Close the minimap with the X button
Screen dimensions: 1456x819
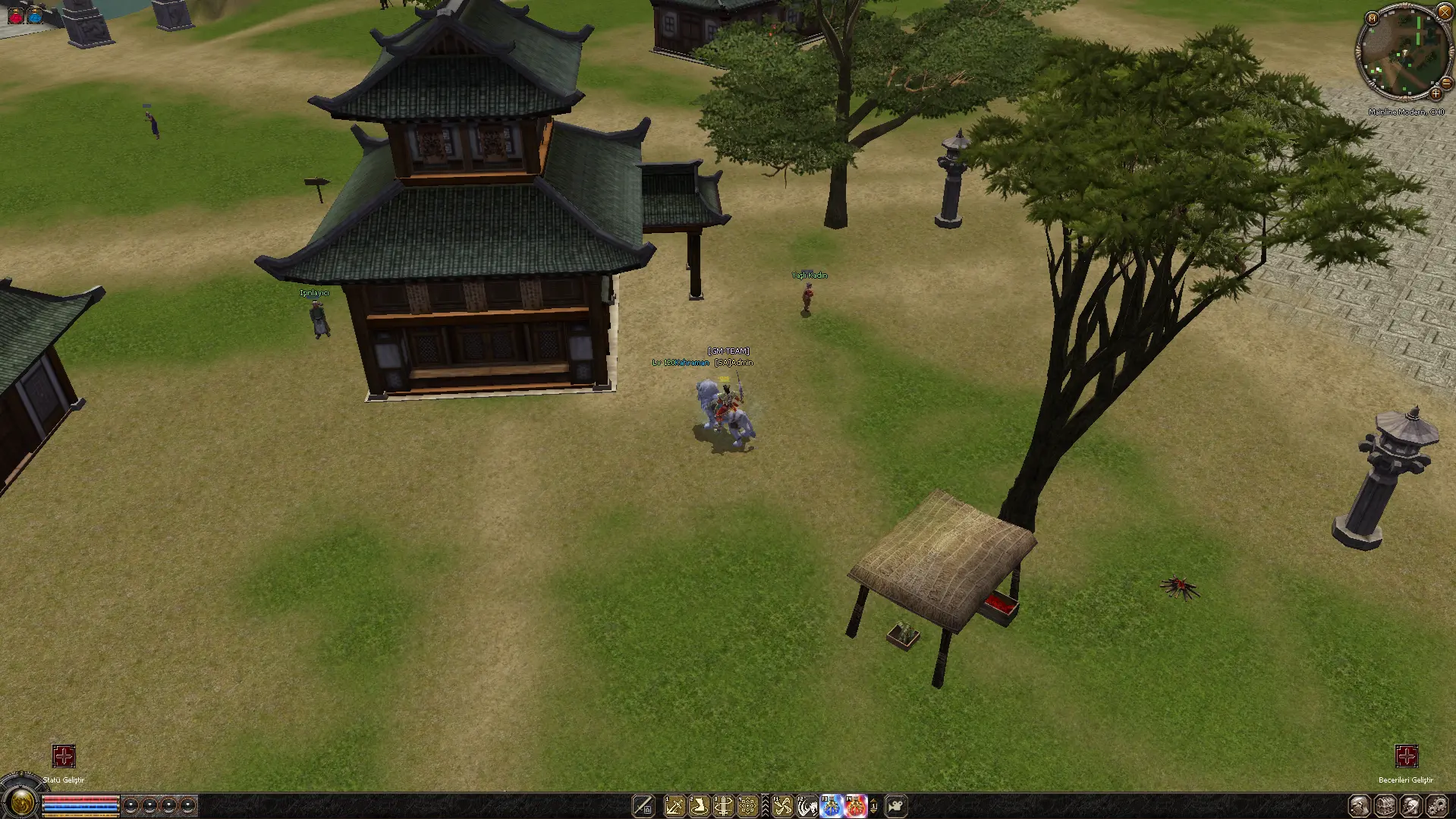[x=1444, y=12]
